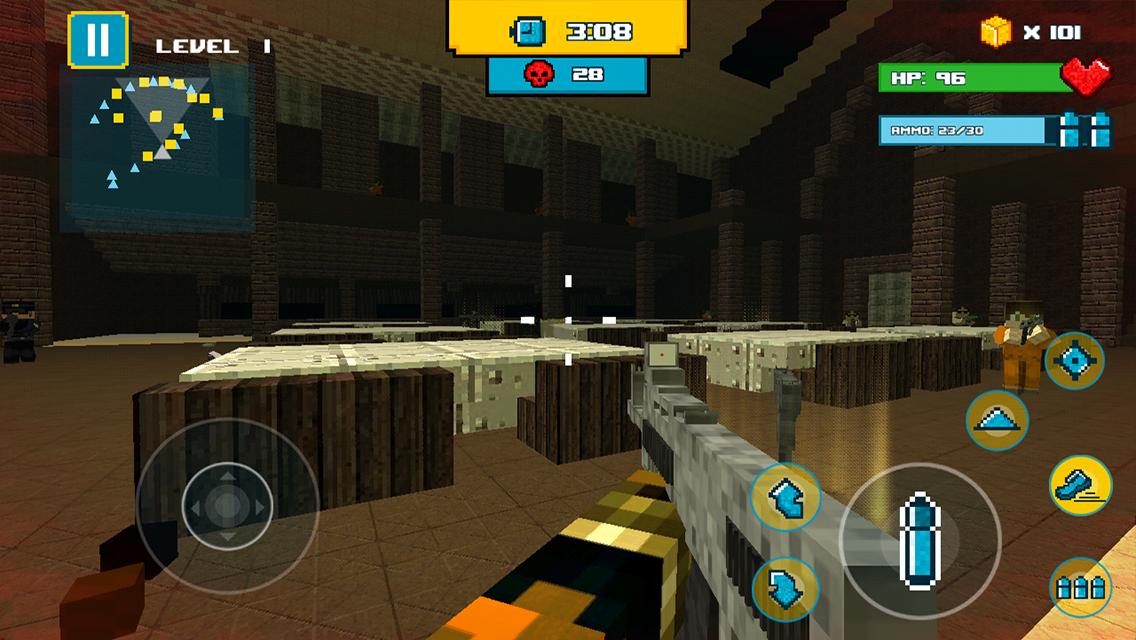Switch weapon with the down arrow button

tap(785, 590)
